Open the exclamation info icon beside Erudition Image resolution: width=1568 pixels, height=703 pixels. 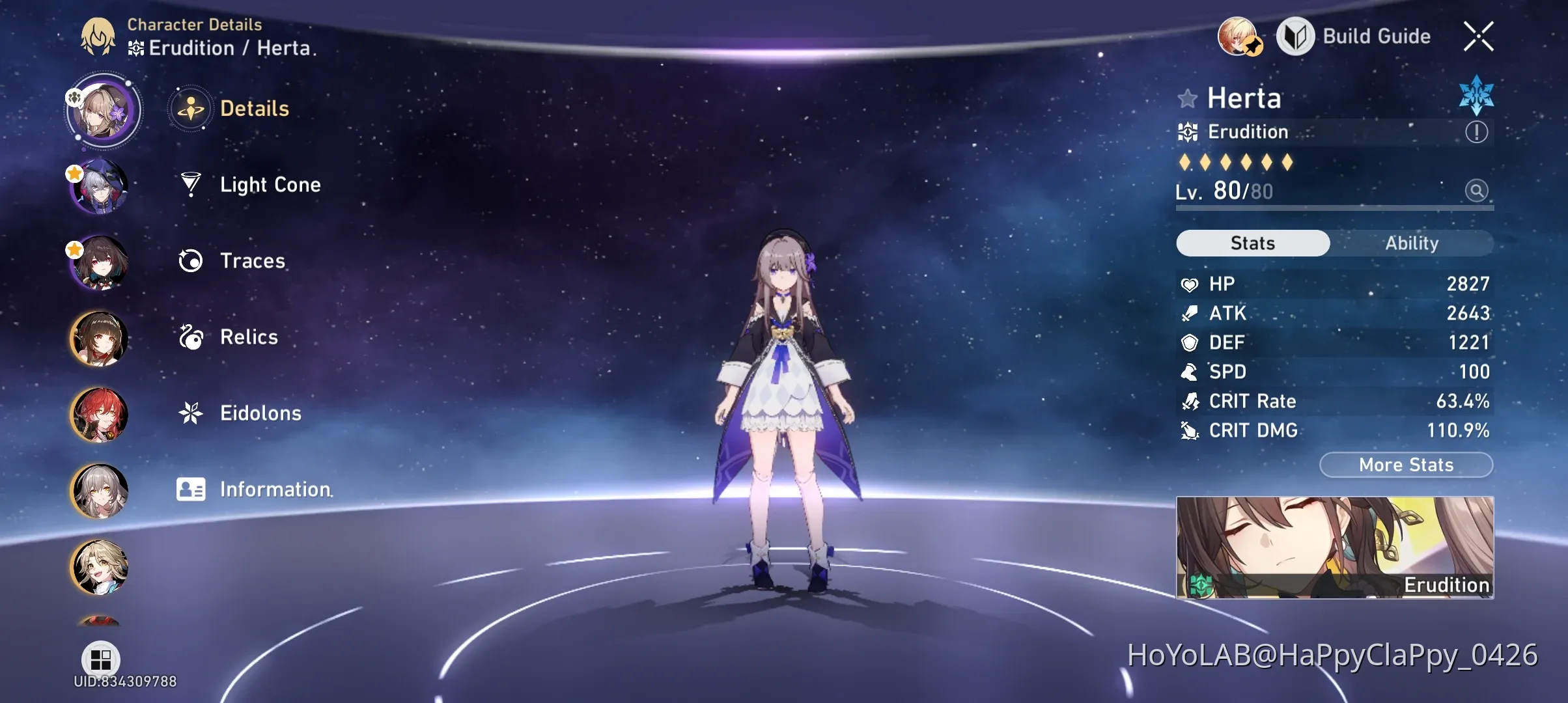click(1476, 131)
